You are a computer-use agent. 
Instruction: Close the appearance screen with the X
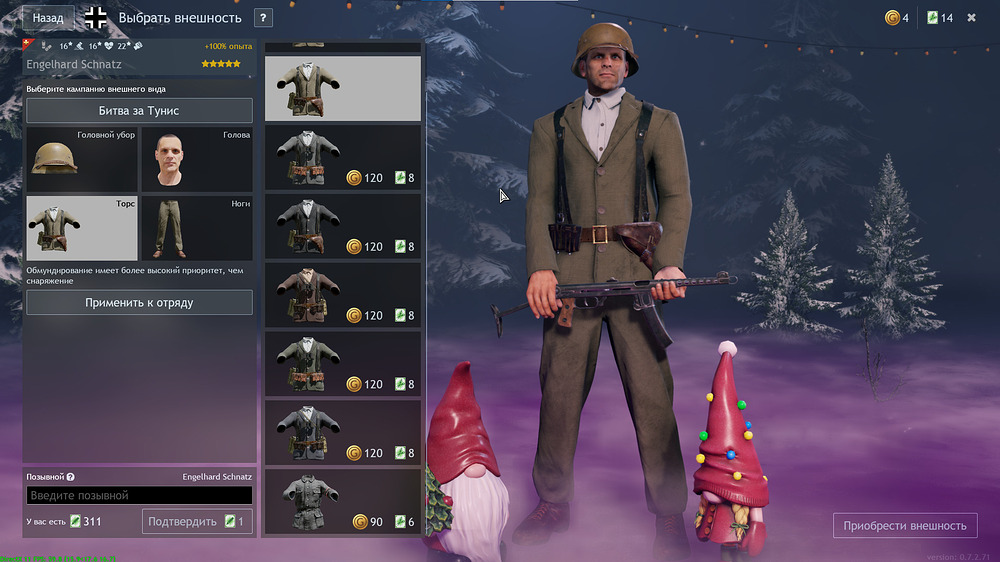(x=971, y=18)
